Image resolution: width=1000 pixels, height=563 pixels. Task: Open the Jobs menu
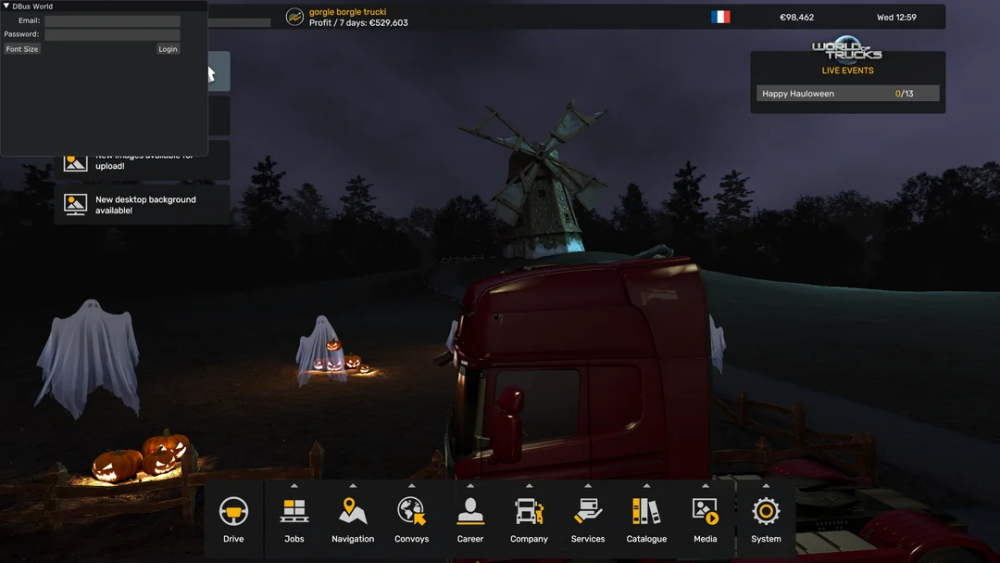pyautogui.click(x=294, y=520)
